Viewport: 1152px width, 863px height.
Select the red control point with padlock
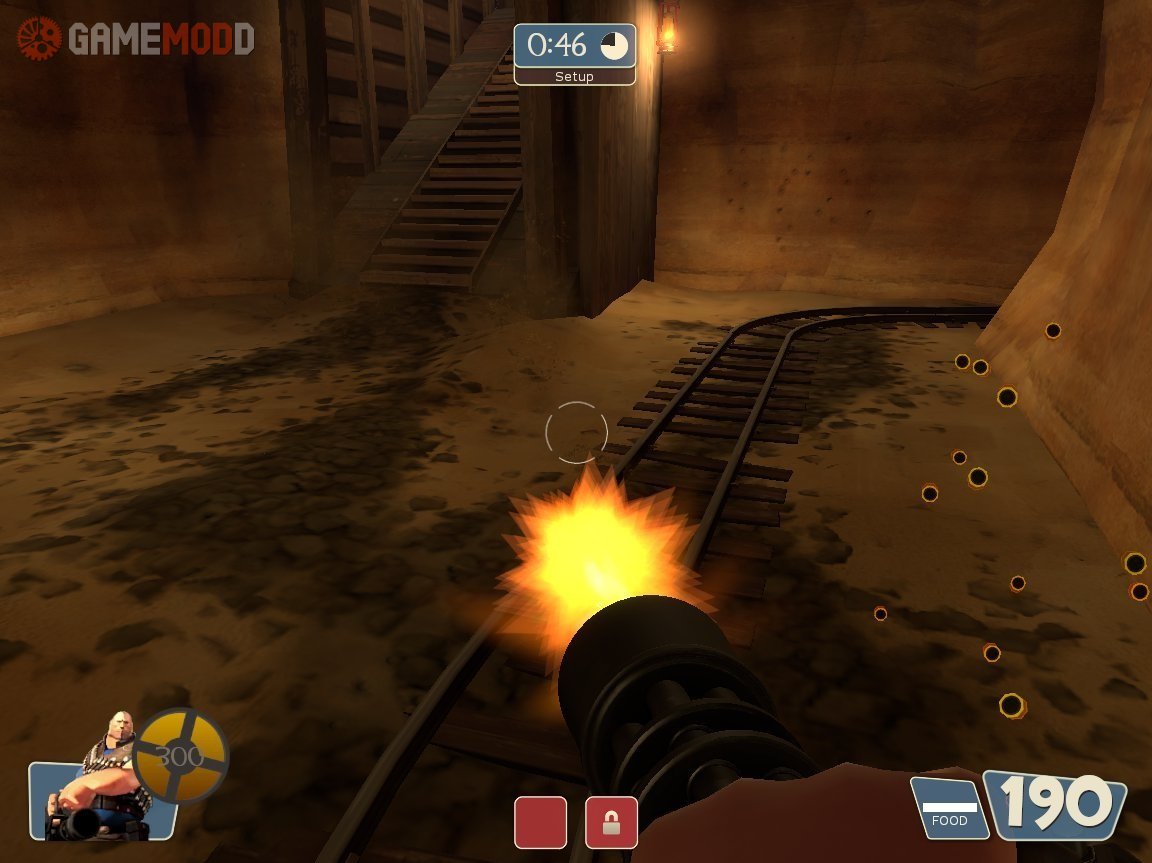pyautogui.click(x=611, y=822)
